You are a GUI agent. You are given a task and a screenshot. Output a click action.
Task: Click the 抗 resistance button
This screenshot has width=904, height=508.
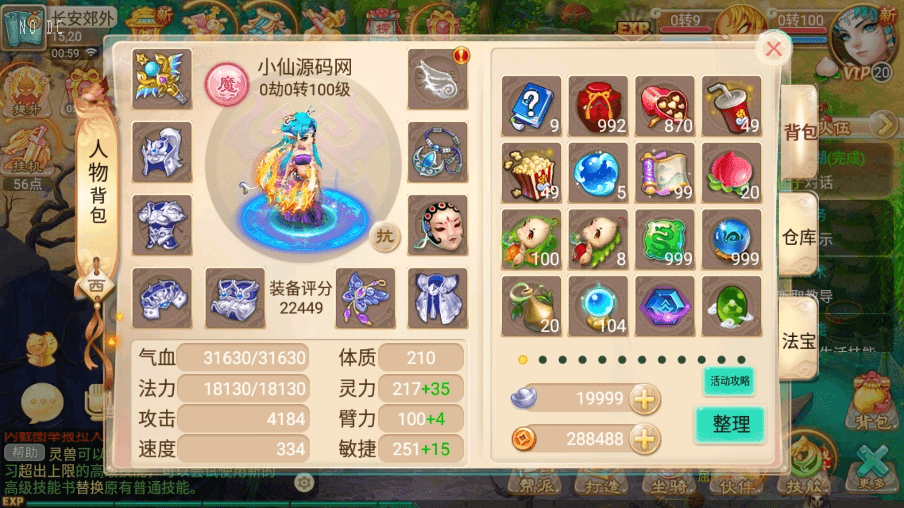click(x=384, y=237)
